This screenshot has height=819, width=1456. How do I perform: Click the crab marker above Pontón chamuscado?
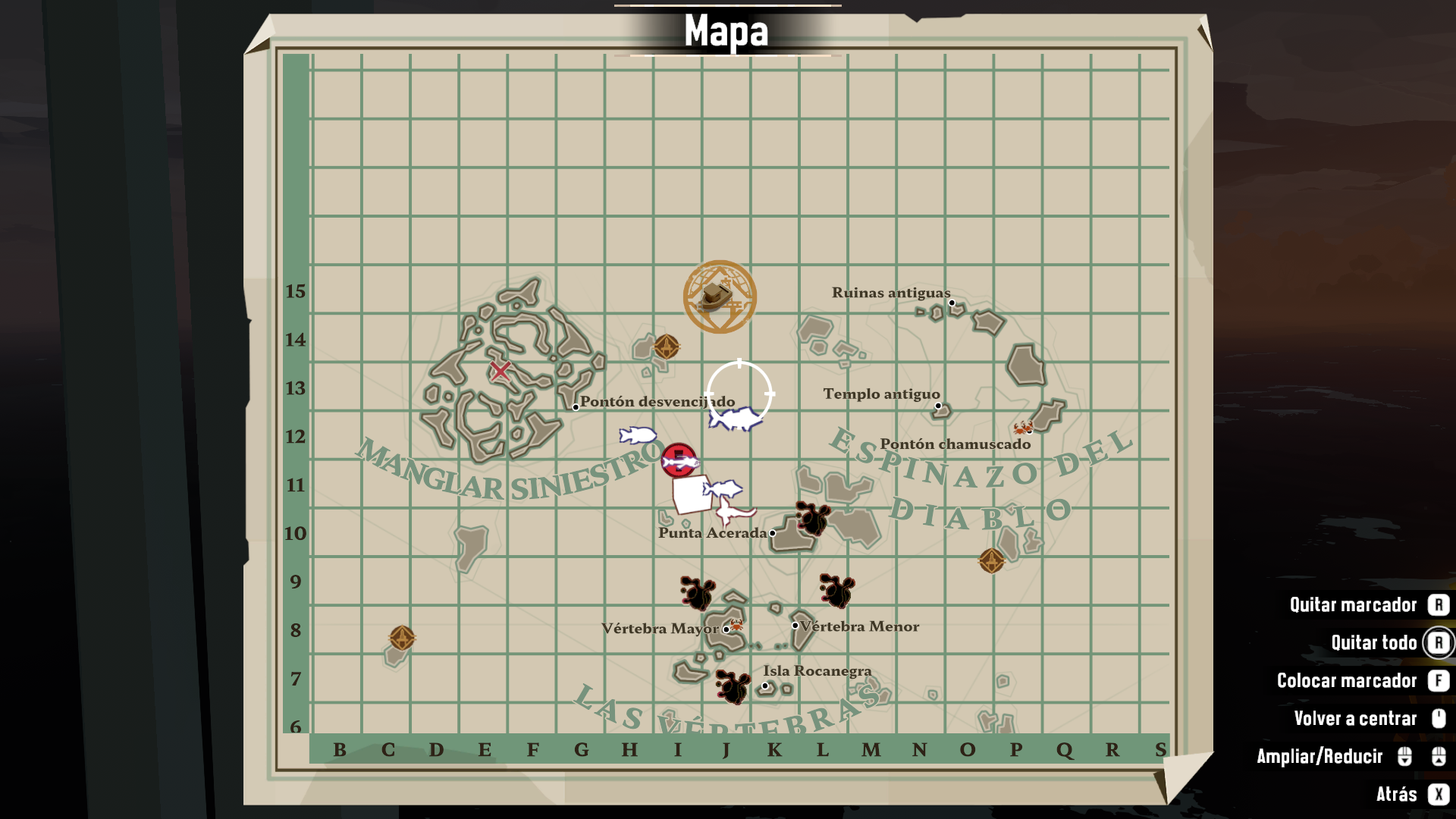coord(1023,428)
